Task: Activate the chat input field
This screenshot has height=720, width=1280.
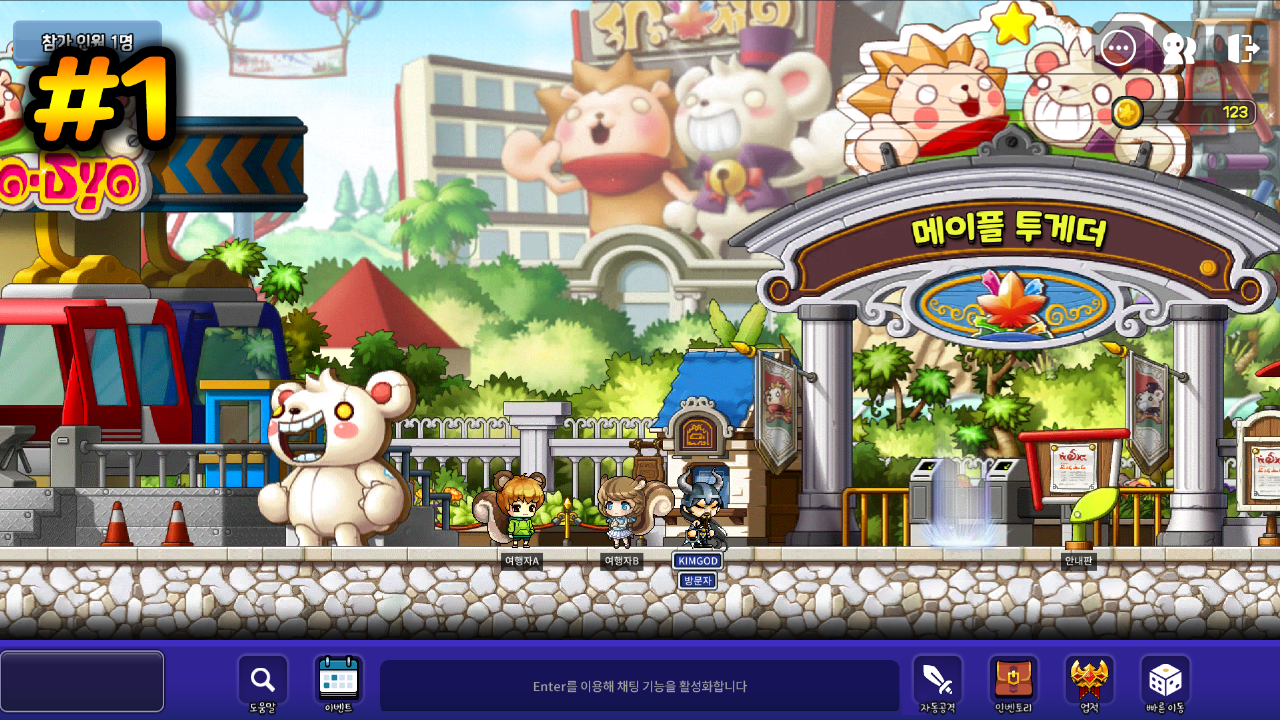Action: pos(639,686)
